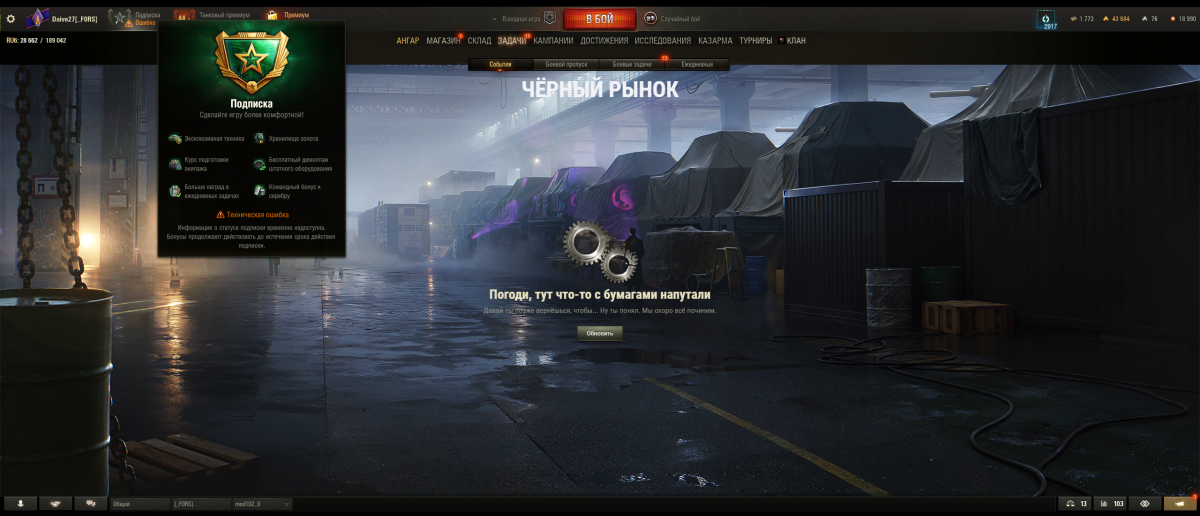Screen dimensions: 1200x516
Task: Switch to the «Боевые задачи» tab
Action: (632, 64)
